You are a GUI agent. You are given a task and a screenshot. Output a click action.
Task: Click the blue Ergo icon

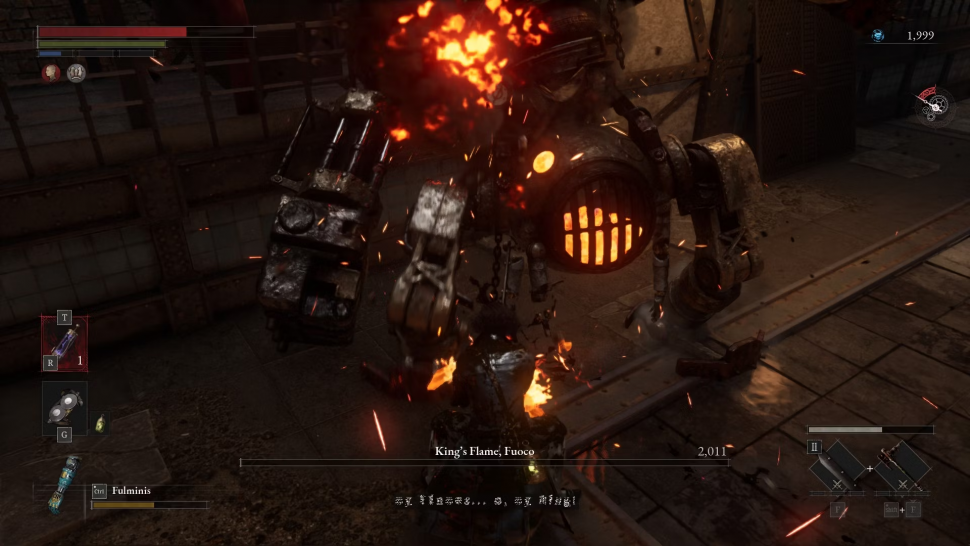pos(877,36)
